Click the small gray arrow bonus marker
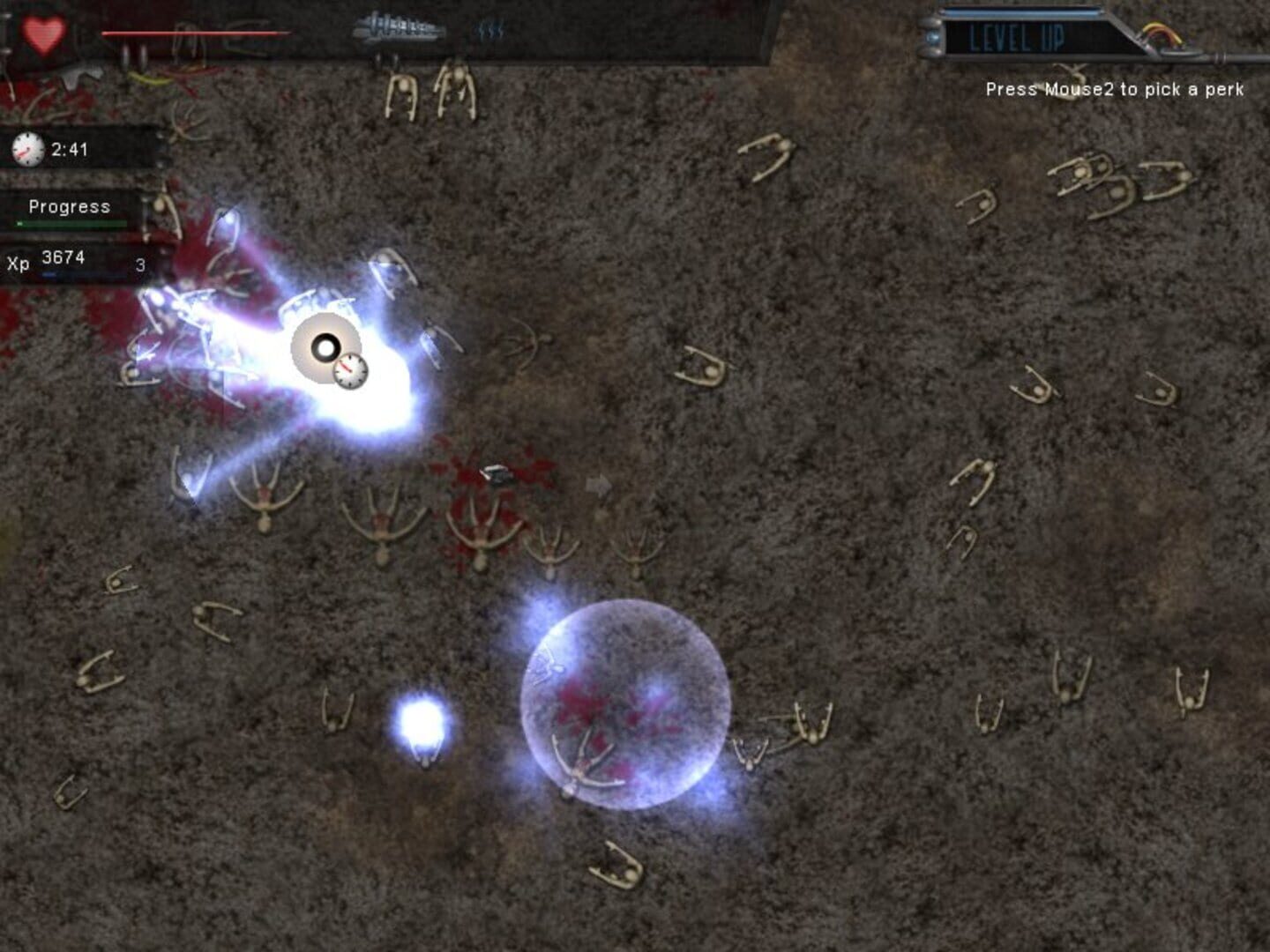This screenshot has width=1270, height=952. (597, 484)
